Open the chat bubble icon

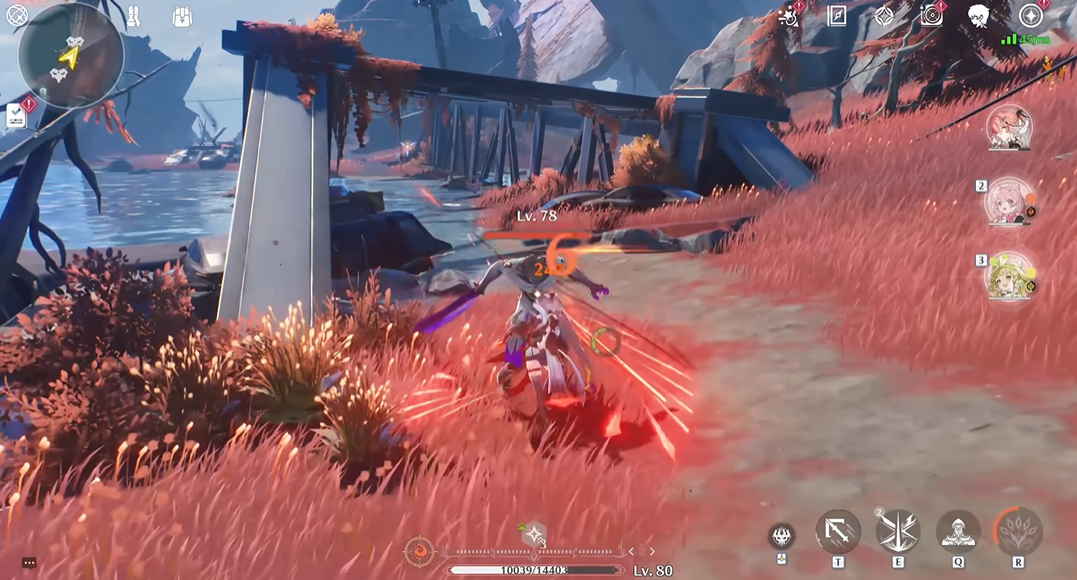[x=29, y=563]
